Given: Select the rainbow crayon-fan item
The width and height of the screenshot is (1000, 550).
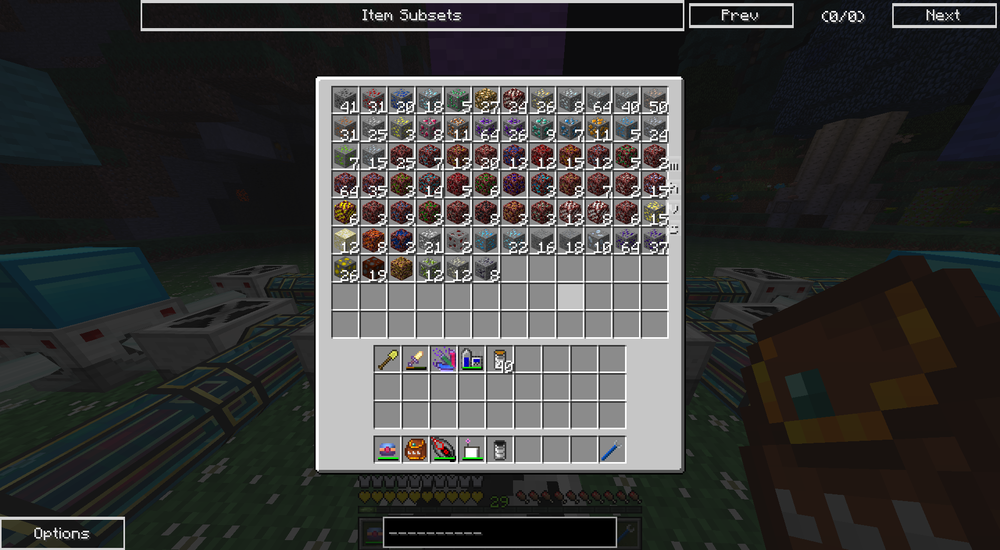Looking at the screenshot, I should click(444, 359).
